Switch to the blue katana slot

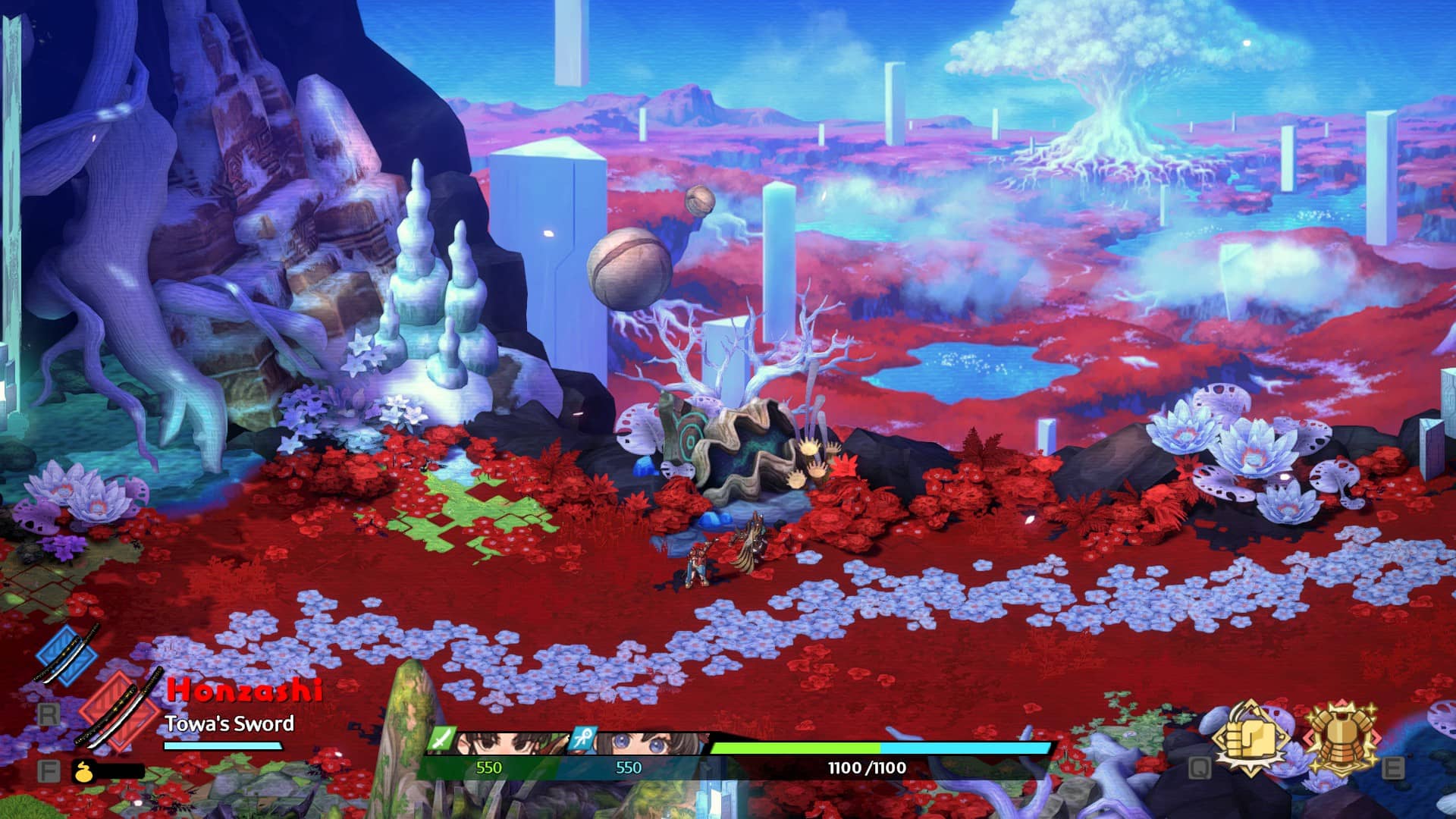point(68,656)
